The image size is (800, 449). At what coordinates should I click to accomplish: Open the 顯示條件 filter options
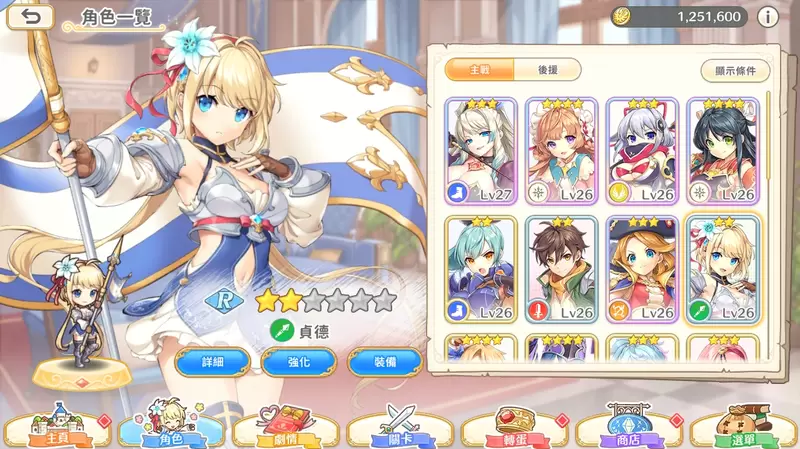tap(735, 70)
